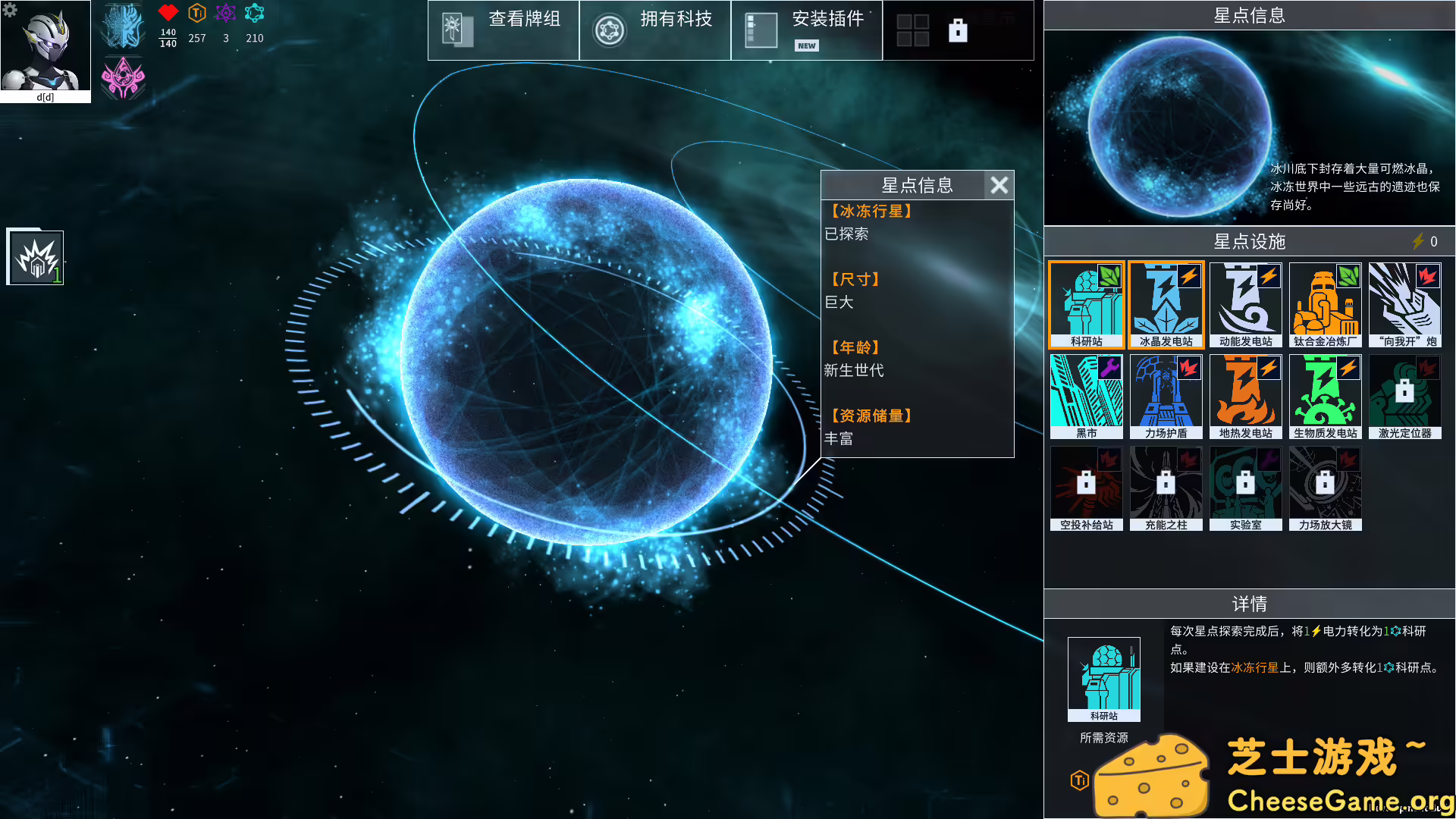Select the 生物质发电站 biomass station icon
Screen dimensions: 1456x819
(x=1325, y=396)
